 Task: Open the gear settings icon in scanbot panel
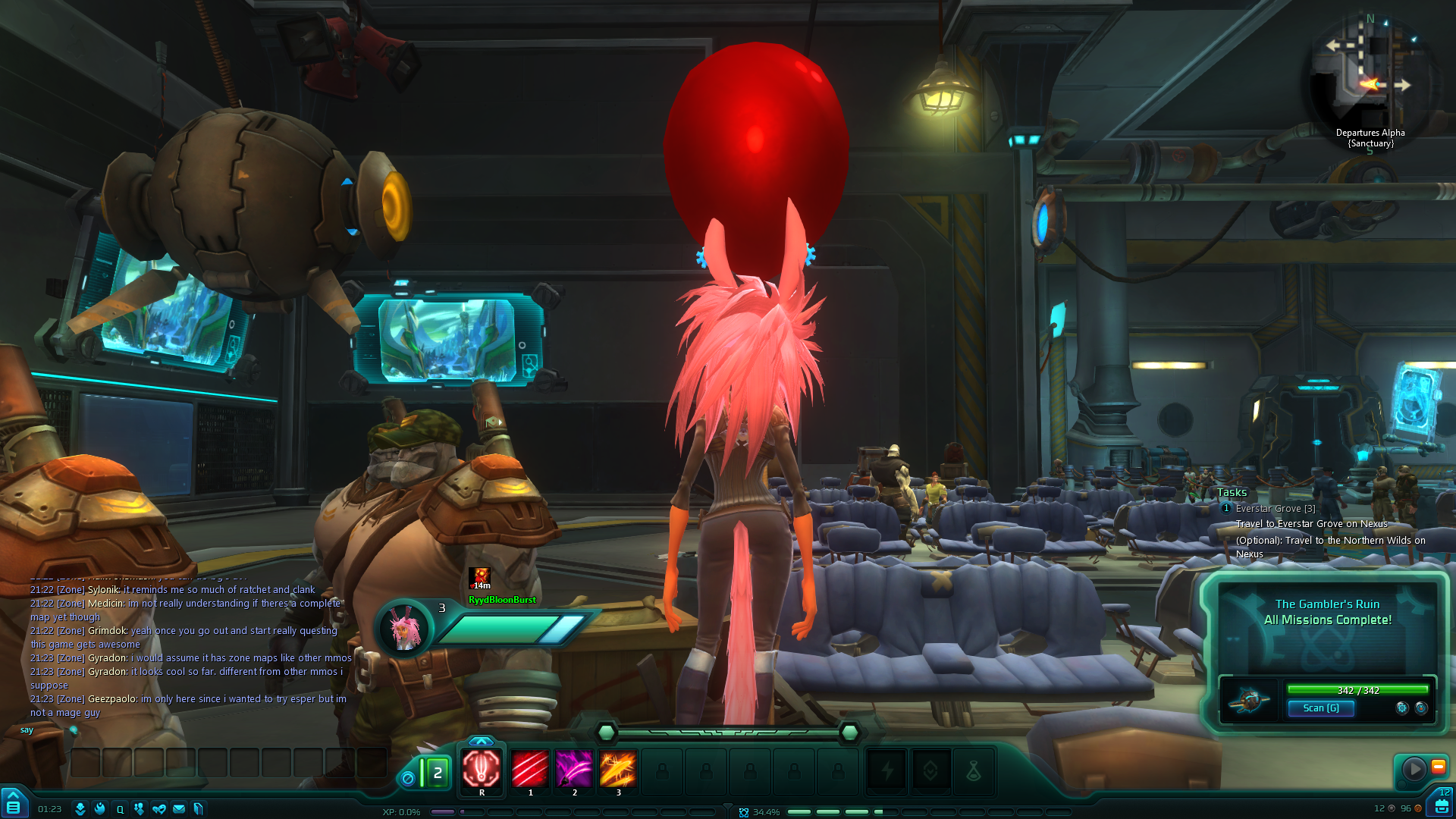pyautogui.click(x=1402, y=708)
